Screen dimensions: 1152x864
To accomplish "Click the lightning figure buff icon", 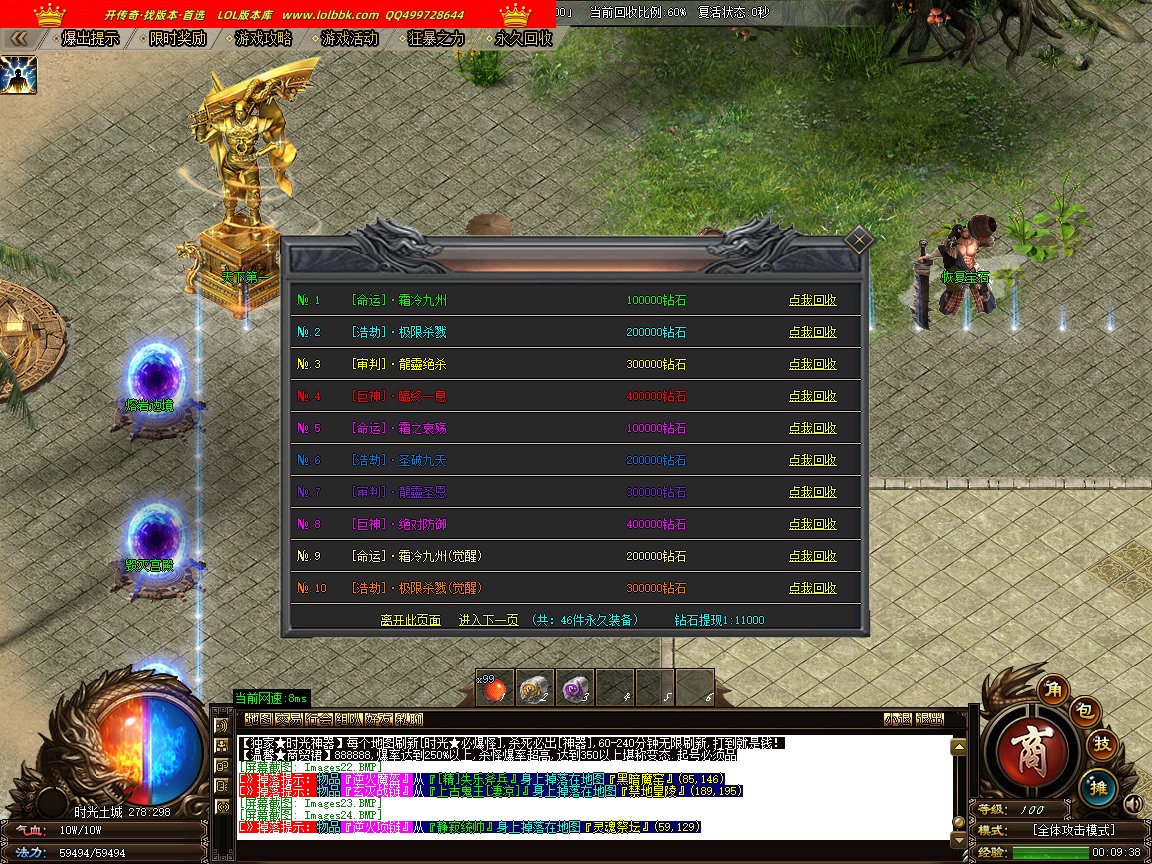I will (18, 75).
